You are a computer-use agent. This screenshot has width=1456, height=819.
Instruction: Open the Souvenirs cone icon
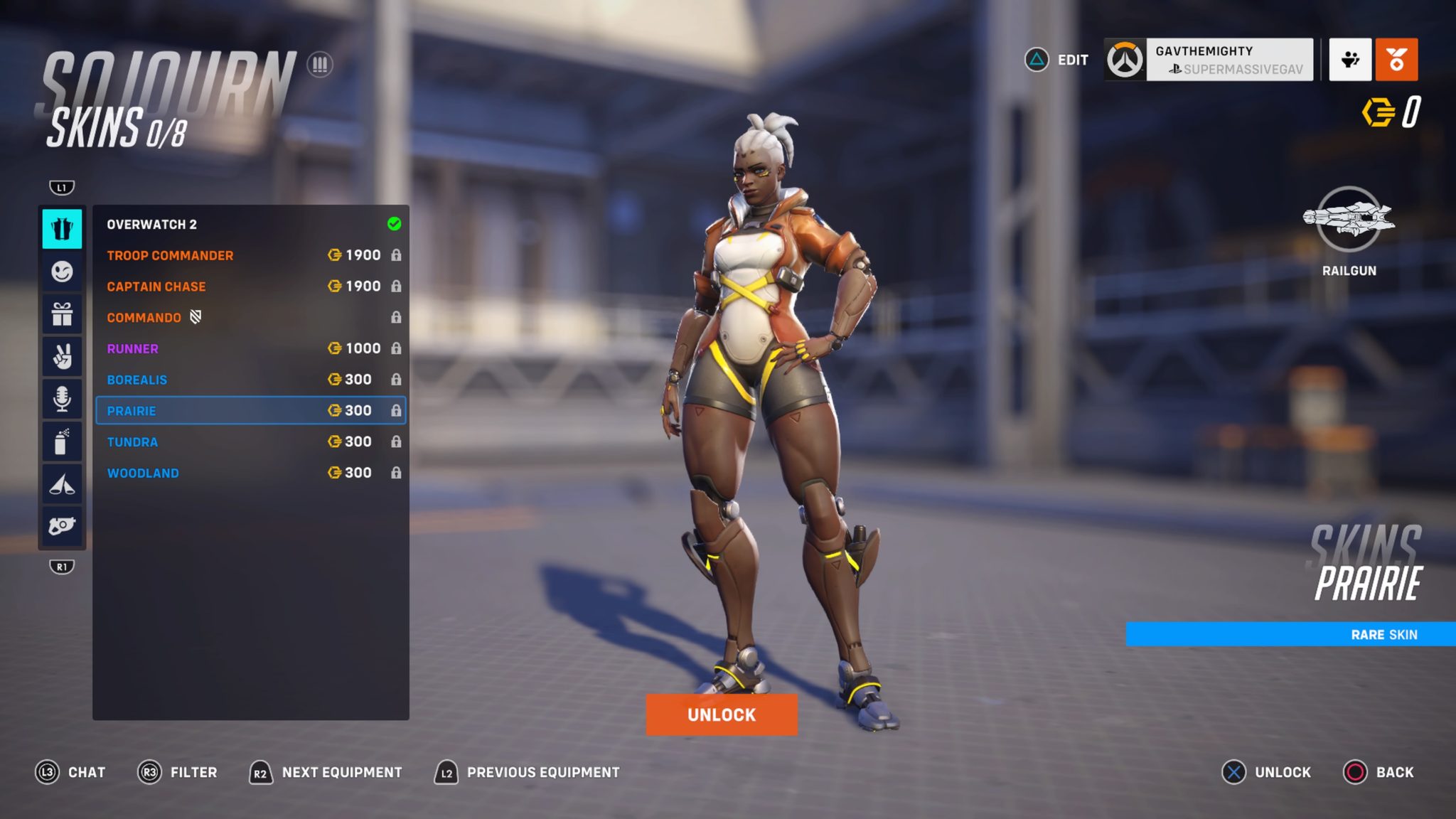(63, 483)
